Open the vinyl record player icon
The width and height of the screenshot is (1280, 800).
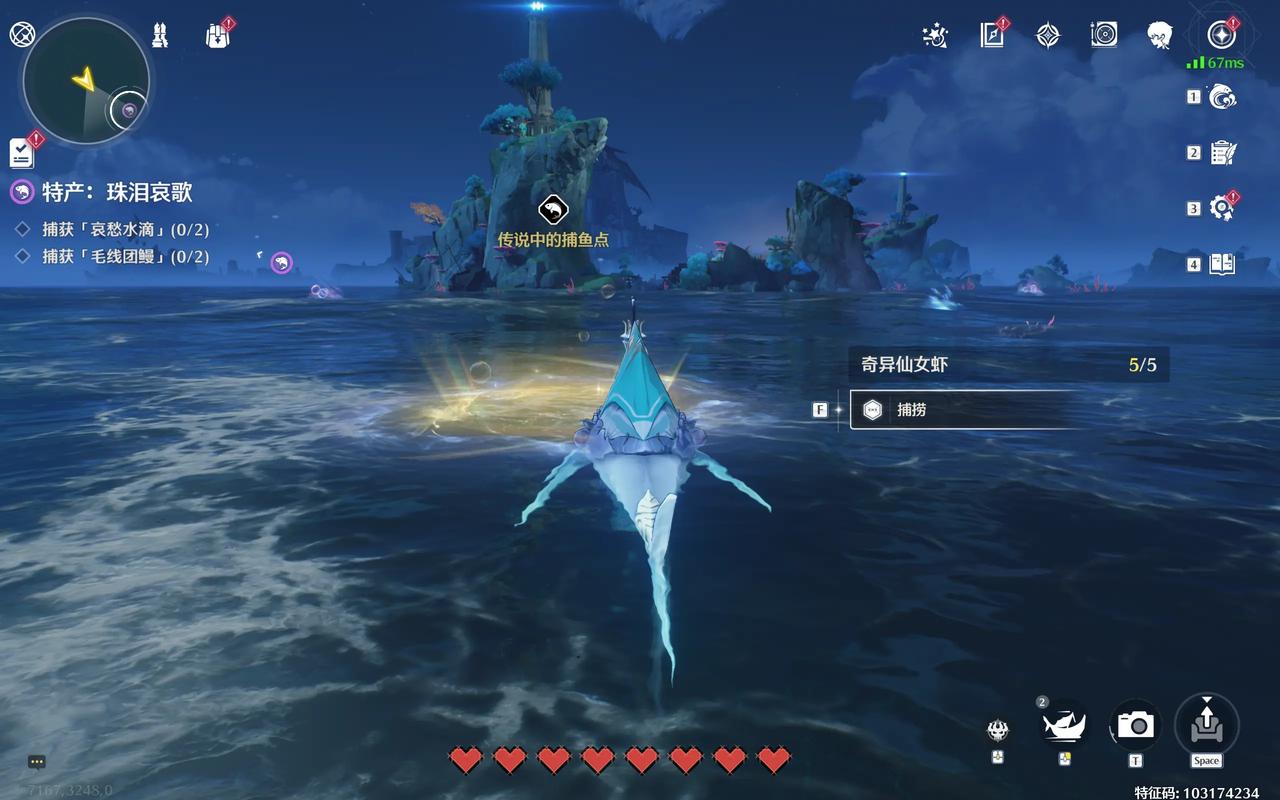(x=1104, y=36)
